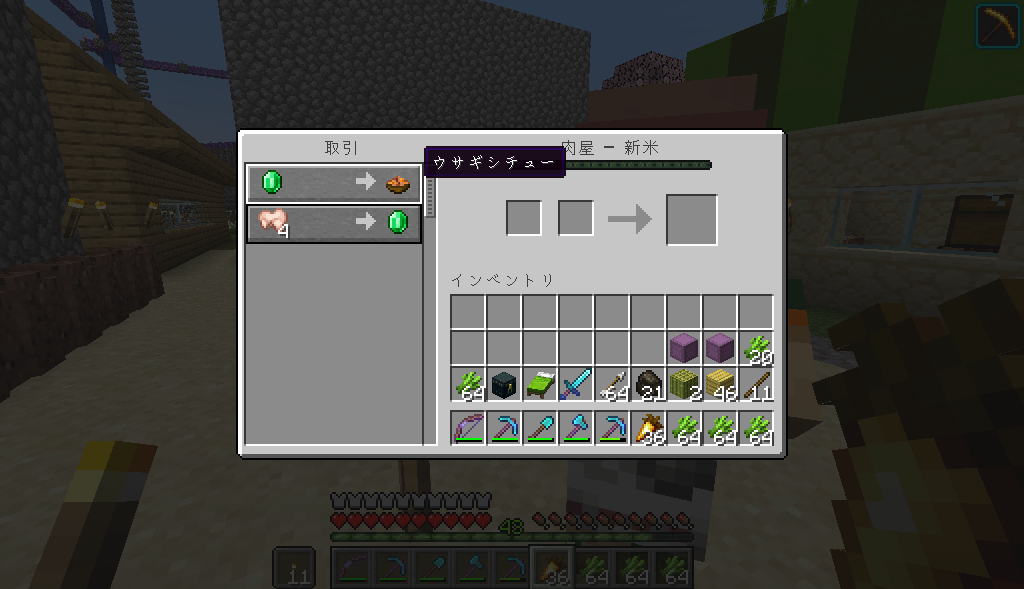Pick up the diamond shovel
1024x589 pixels.
pos(540,429)
